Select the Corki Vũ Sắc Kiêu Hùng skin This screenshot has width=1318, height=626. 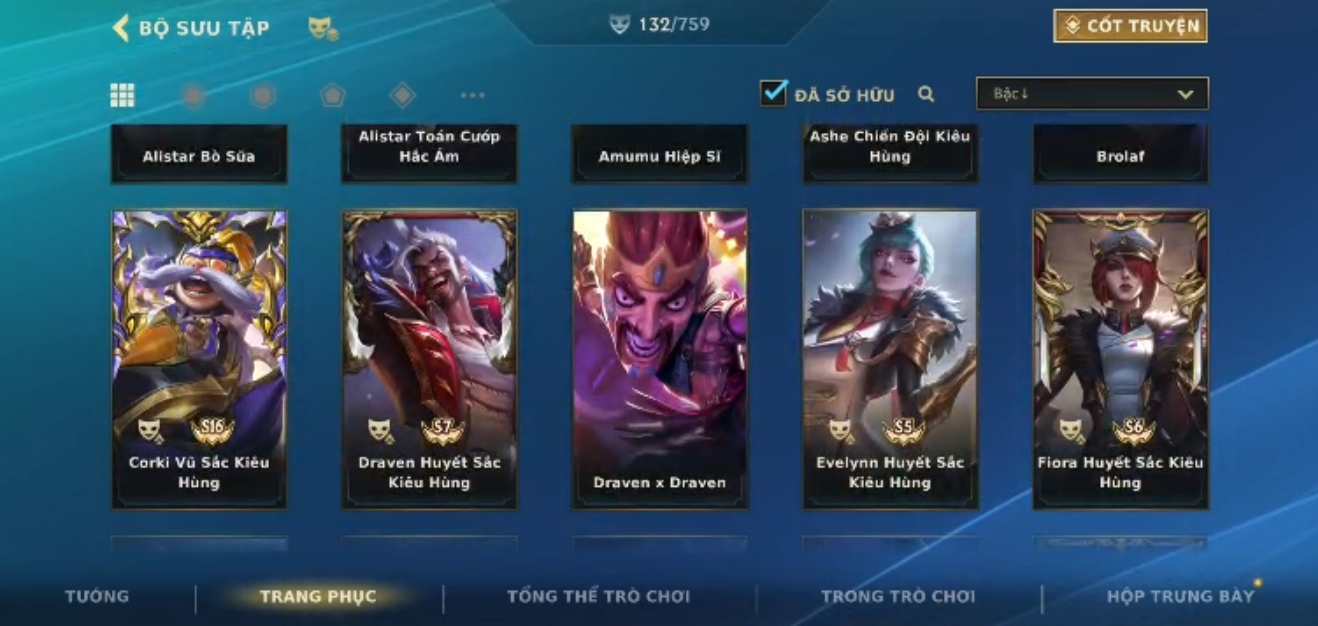pyautogui.click(x=199, y=358)
